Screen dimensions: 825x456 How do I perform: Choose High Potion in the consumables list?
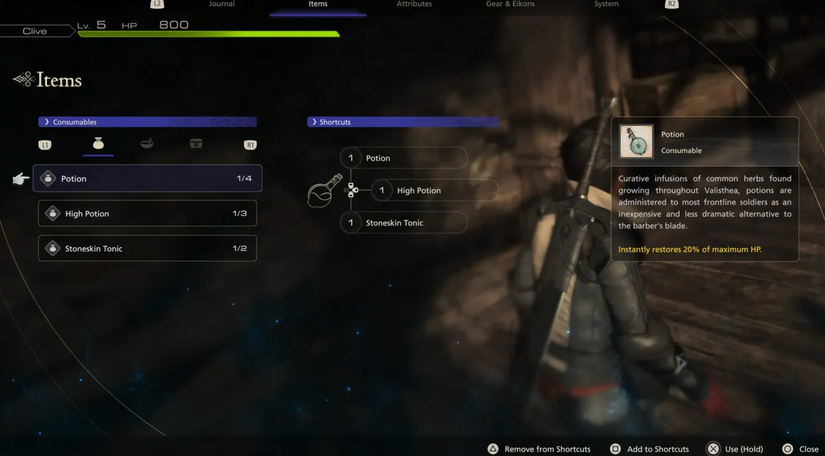(148, 214)
